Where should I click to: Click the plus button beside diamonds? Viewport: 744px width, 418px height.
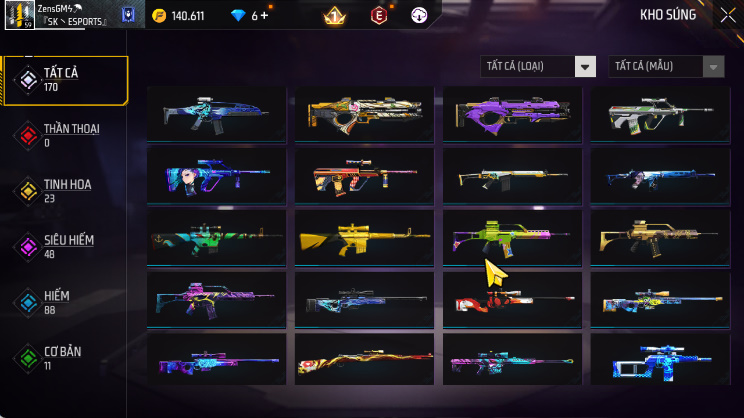(x=266, y=16)
